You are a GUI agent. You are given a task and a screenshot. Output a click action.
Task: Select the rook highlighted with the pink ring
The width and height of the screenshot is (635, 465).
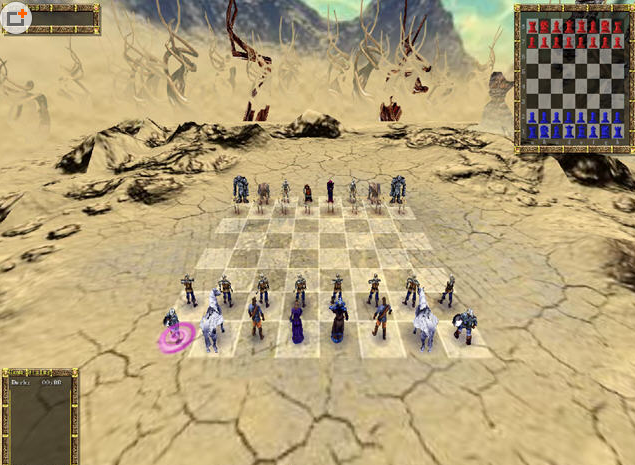[172, 329]
